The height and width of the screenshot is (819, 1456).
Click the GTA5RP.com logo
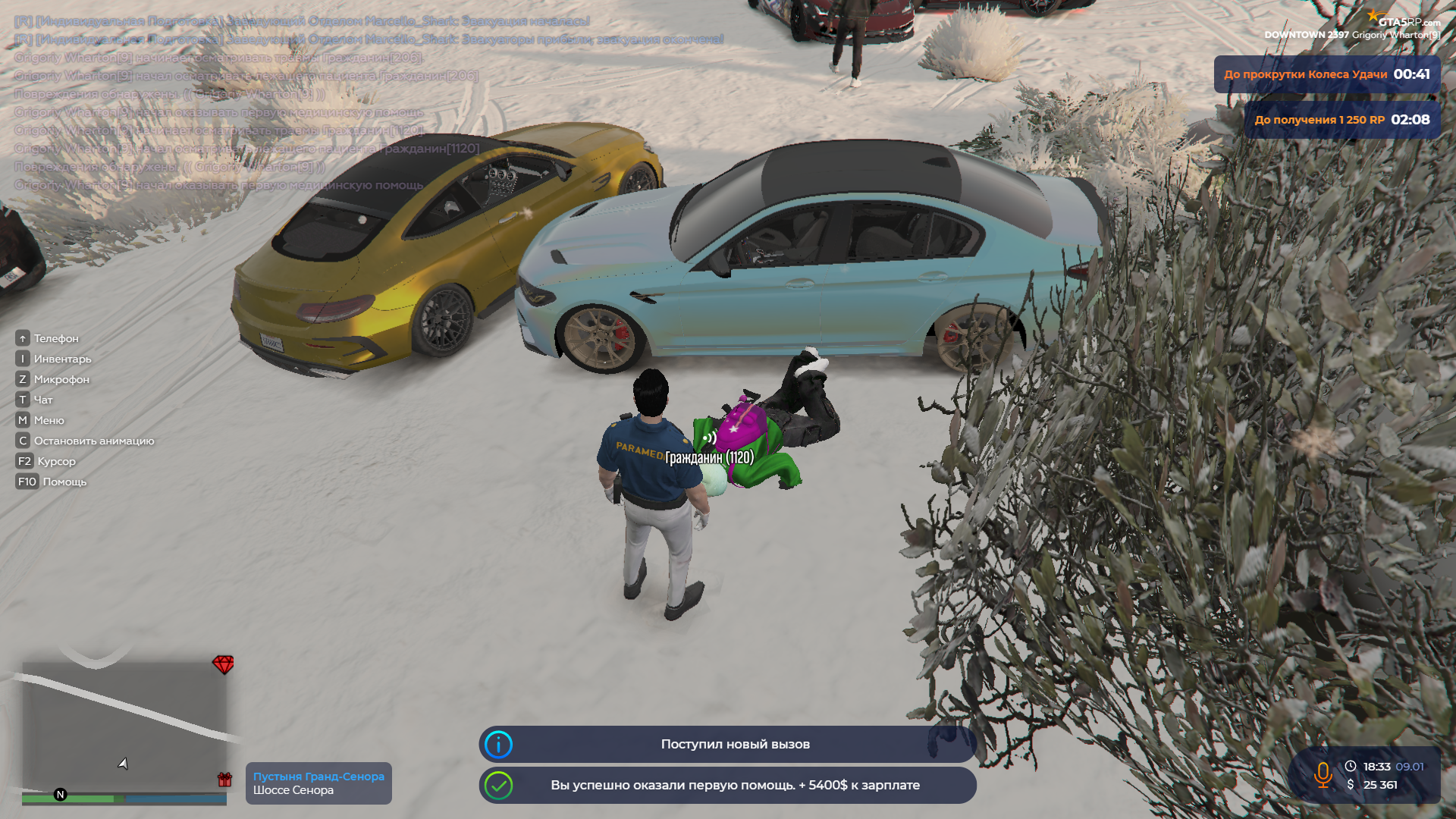click(1403, 20)
